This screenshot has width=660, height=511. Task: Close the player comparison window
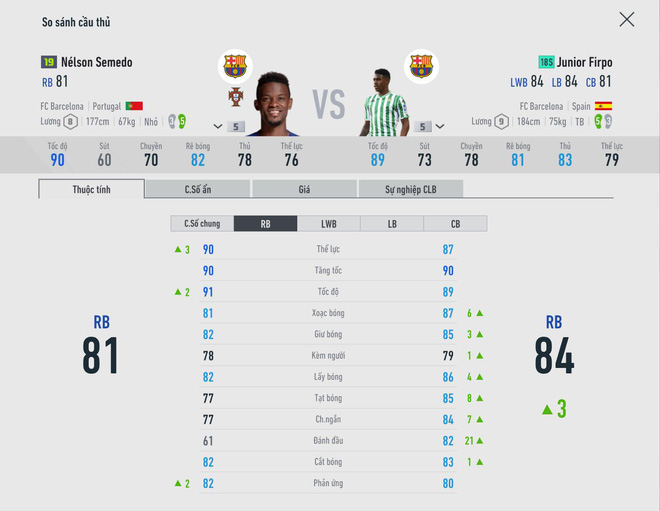626,19
